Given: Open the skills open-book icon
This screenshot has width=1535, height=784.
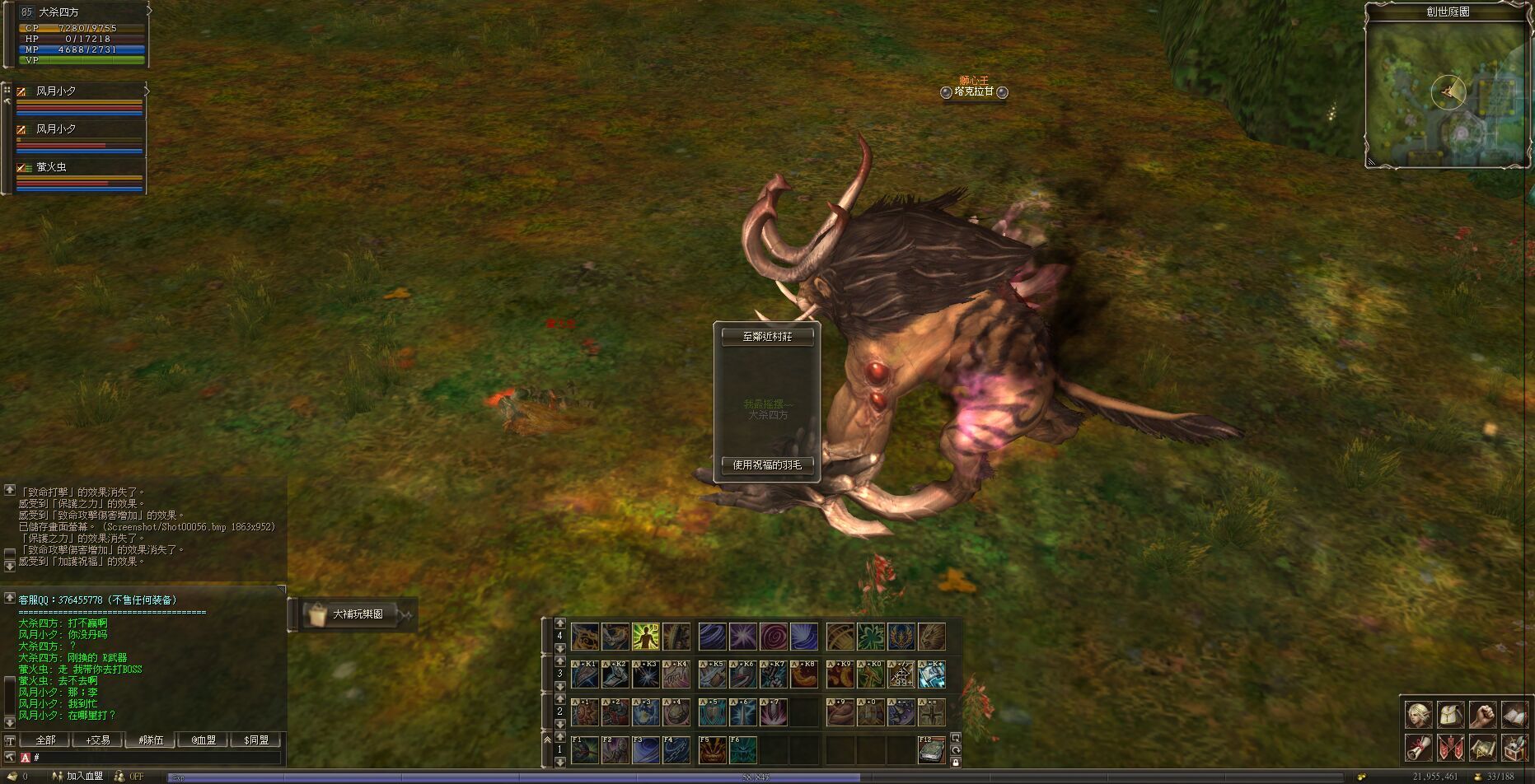Looking at the screenshot, I should [x=1514, y=715].
